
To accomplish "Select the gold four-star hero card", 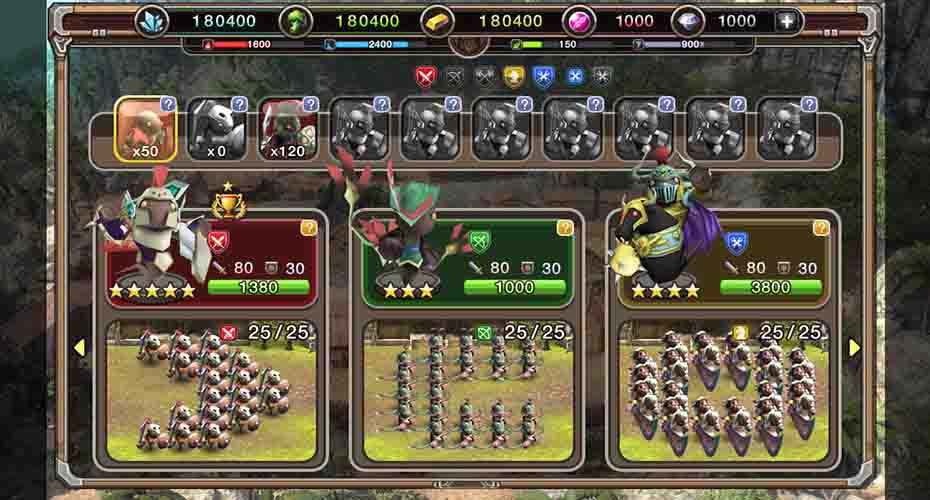I will point(723,260).
